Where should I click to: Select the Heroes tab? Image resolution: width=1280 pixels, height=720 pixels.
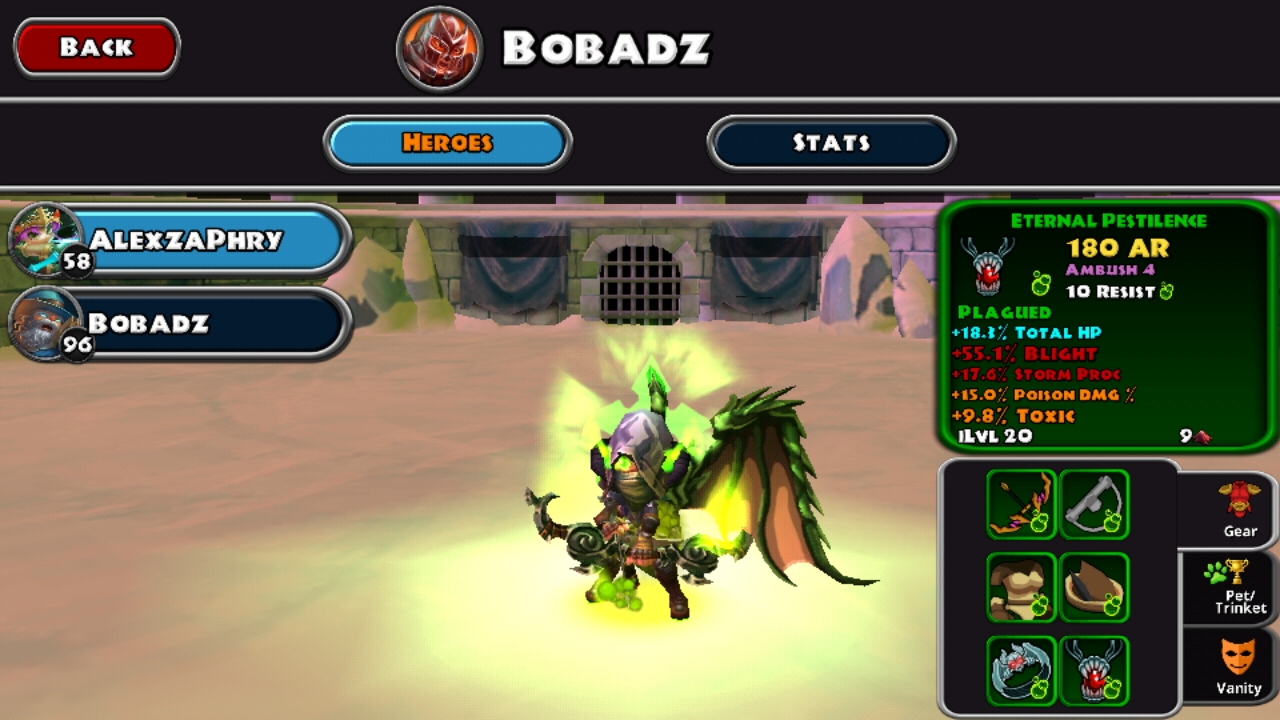tap(447, 143)
